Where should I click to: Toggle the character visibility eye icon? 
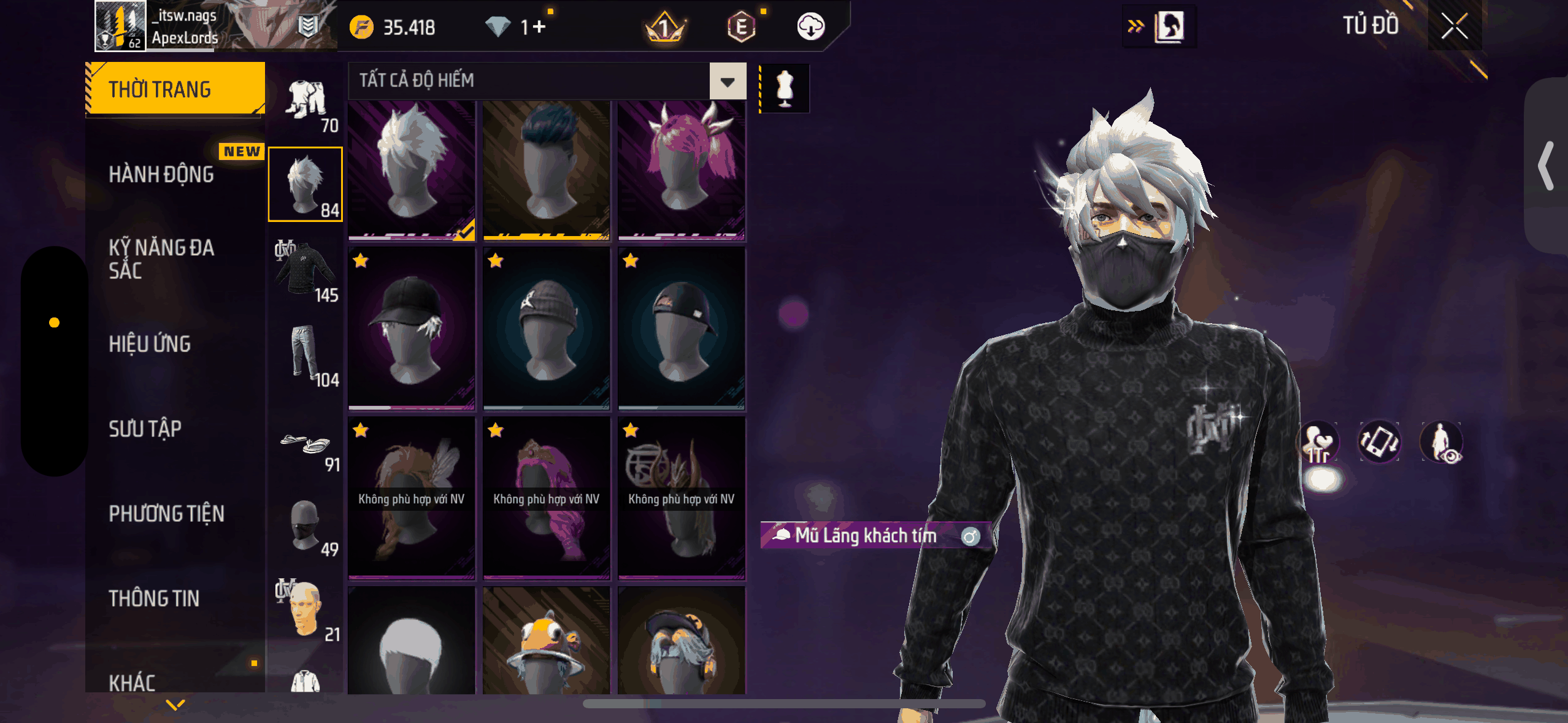[1442, 442]
